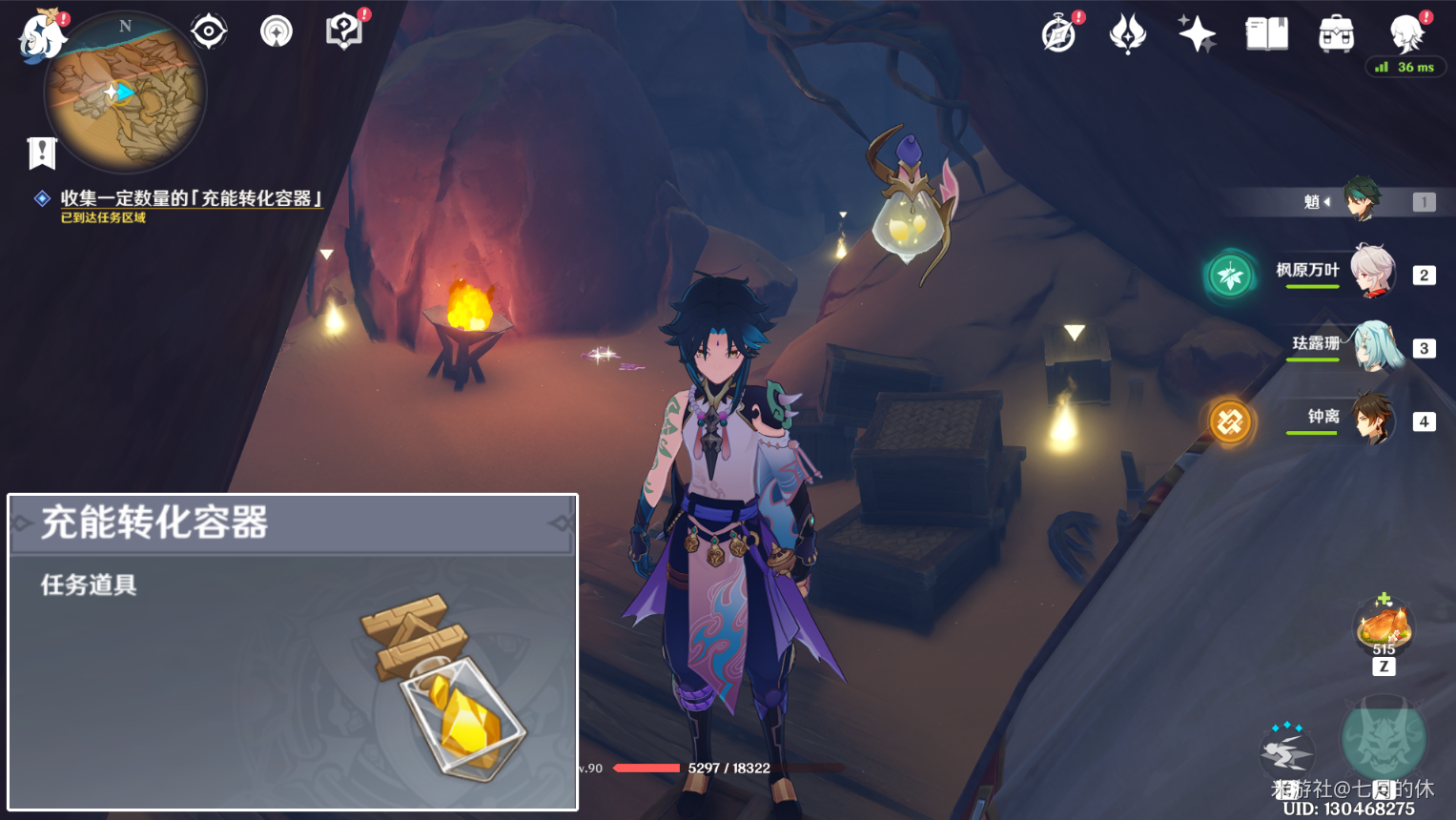Open the tutorial hint icon with question mark
1456x820 pixels.
coord(343,31)
